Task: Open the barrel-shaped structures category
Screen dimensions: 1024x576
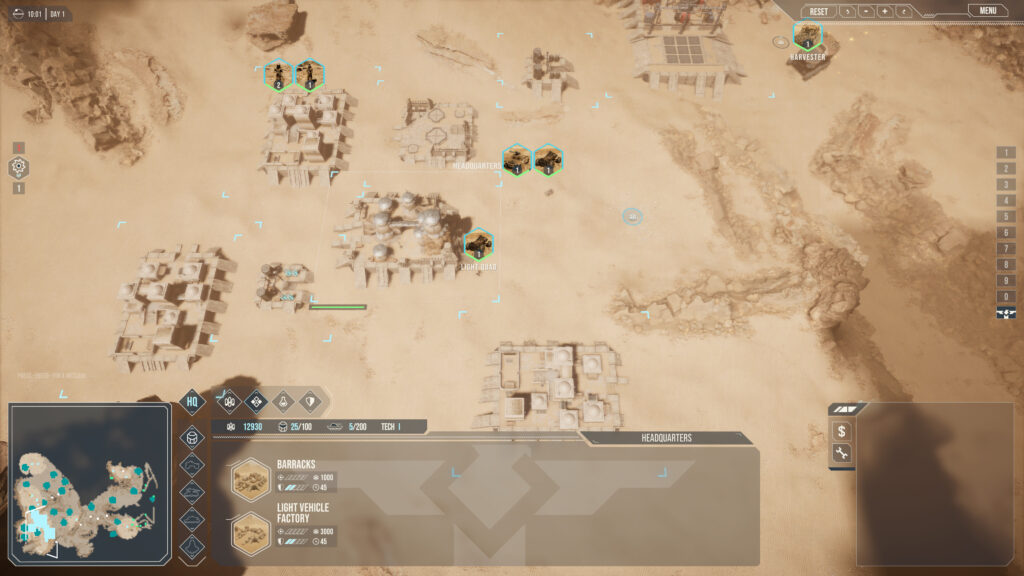Action: click(192, 438)
